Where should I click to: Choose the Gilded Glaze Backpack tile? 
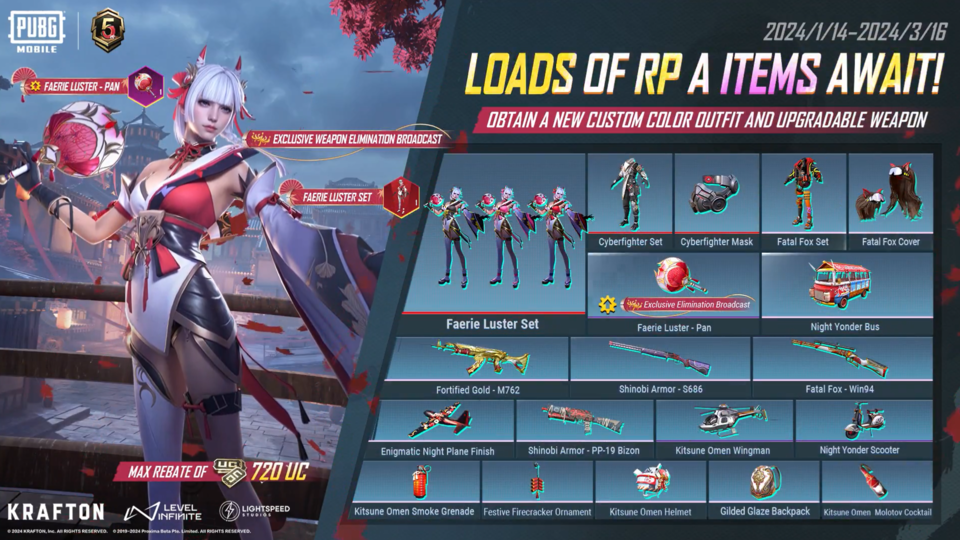(x=764, y=490)
